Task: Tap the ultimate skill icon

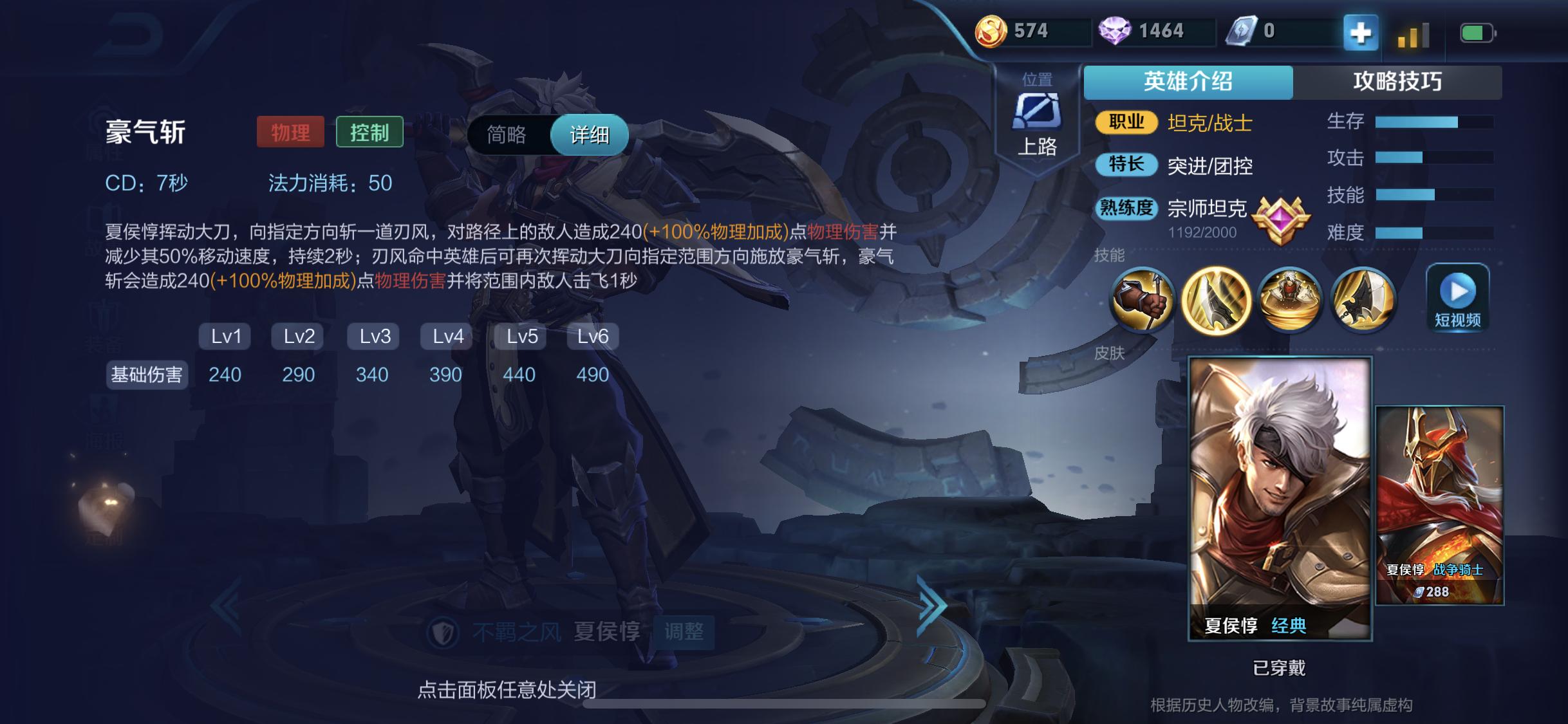Action: (1364, 300)
